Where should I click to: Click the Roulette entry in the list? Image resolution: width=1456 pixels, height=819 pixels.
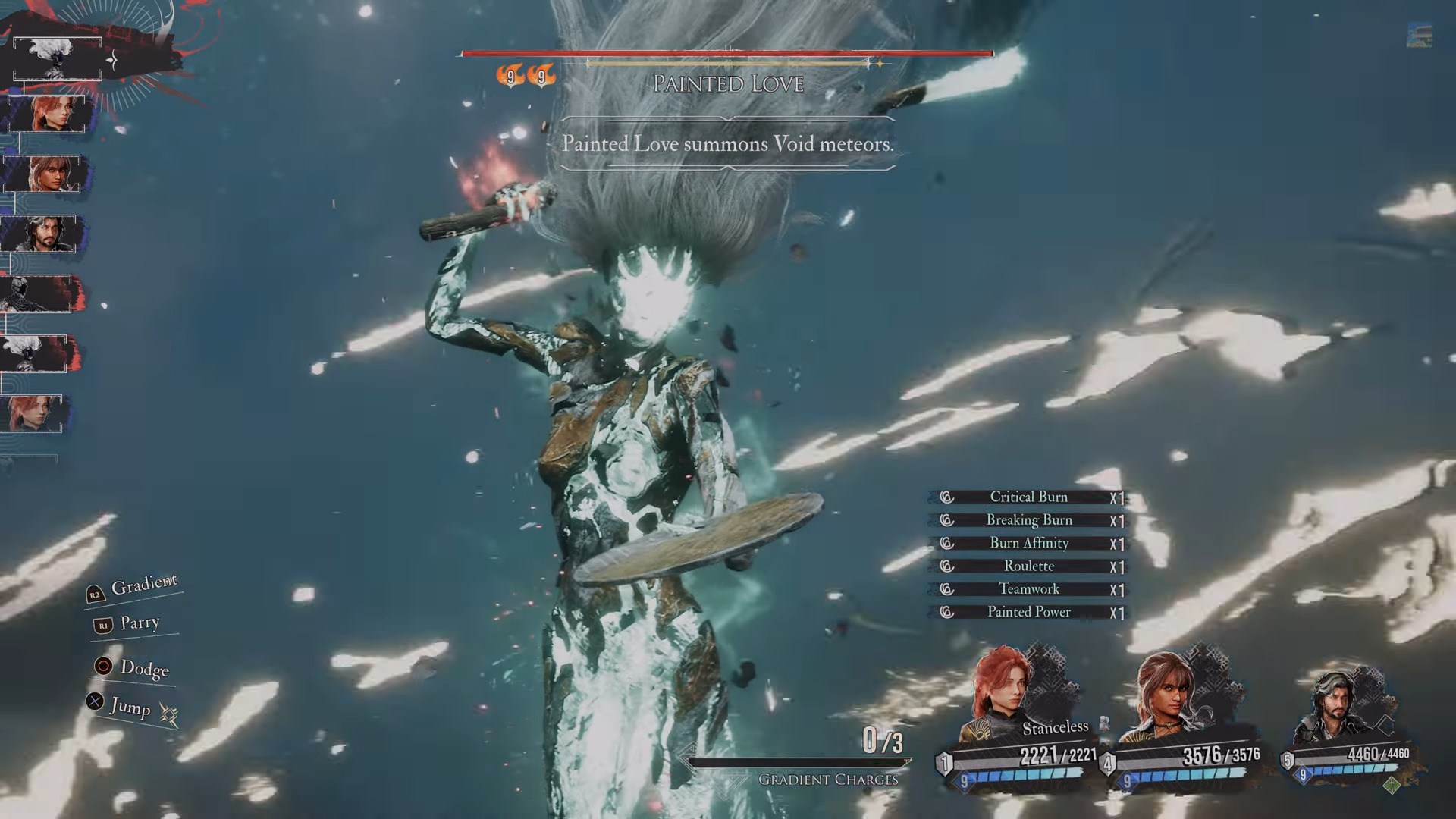(1028, 566)
